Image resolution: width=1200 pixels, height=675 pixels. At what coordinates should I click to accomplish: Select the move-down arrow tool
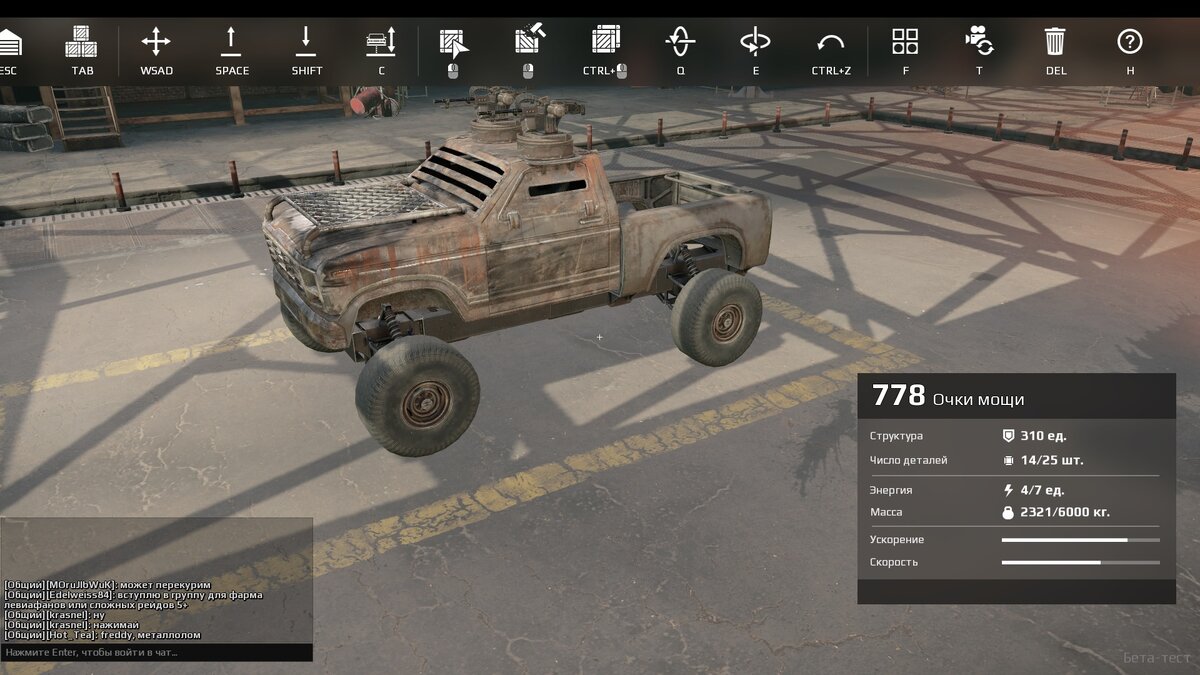pyautogui.click(x=306, y=42)
